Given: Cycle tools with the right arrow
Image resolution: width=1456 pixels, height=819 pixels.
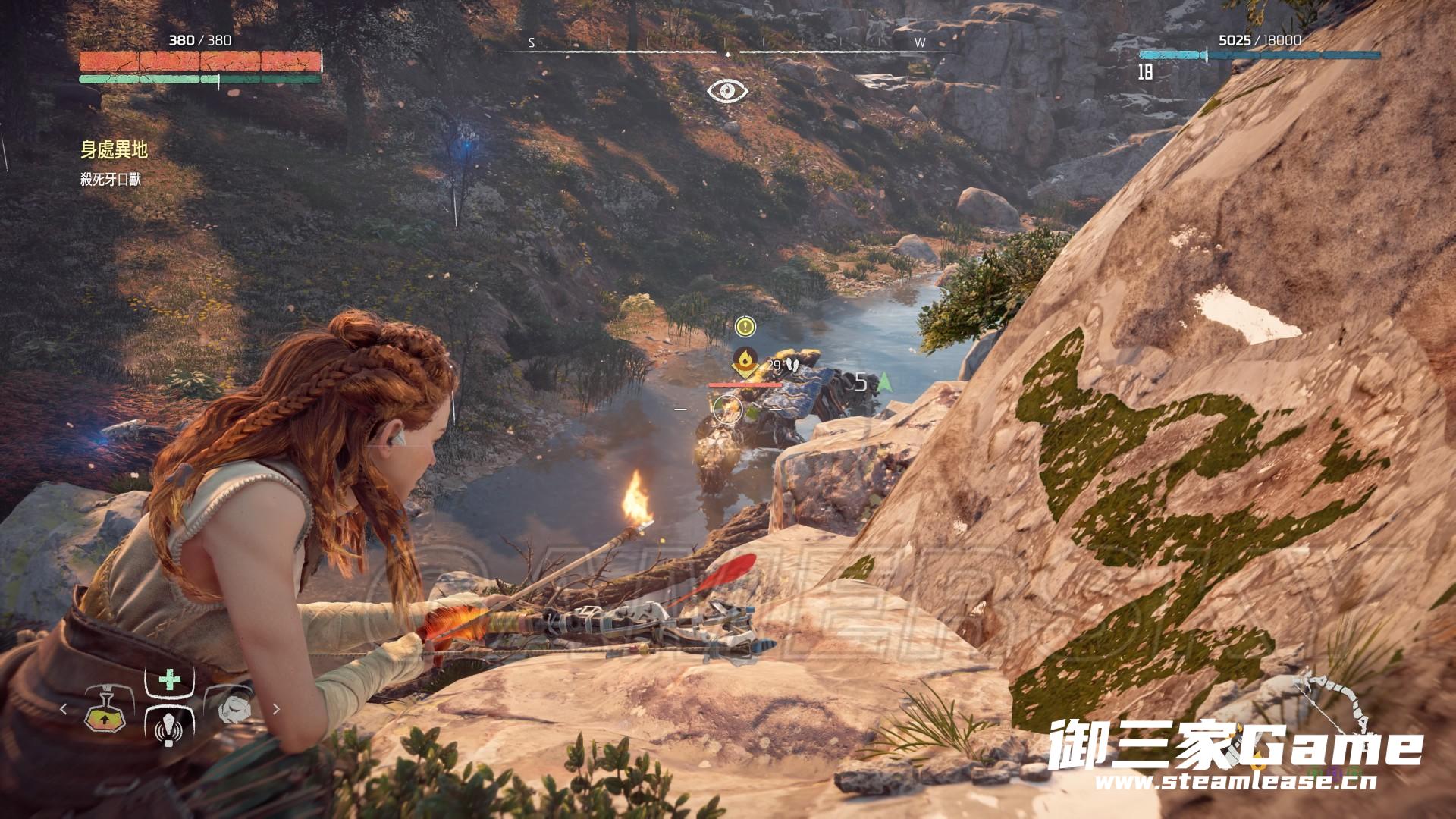Looking at the screenshot, I should (x=276, y=710).
